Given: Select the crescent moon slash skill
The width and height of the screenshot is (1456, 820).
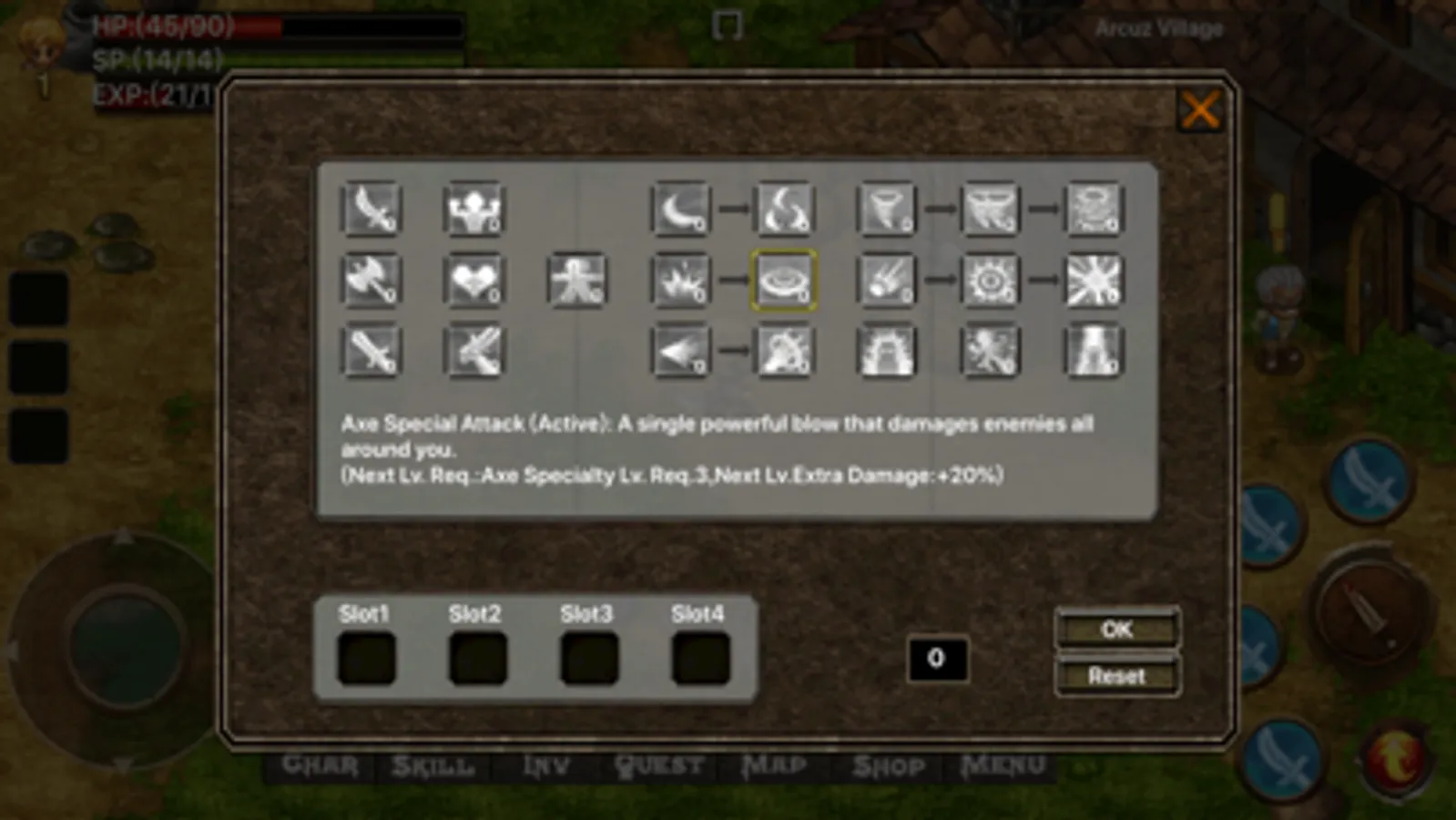Looking at the screenshot, I should tap(681, 210).
